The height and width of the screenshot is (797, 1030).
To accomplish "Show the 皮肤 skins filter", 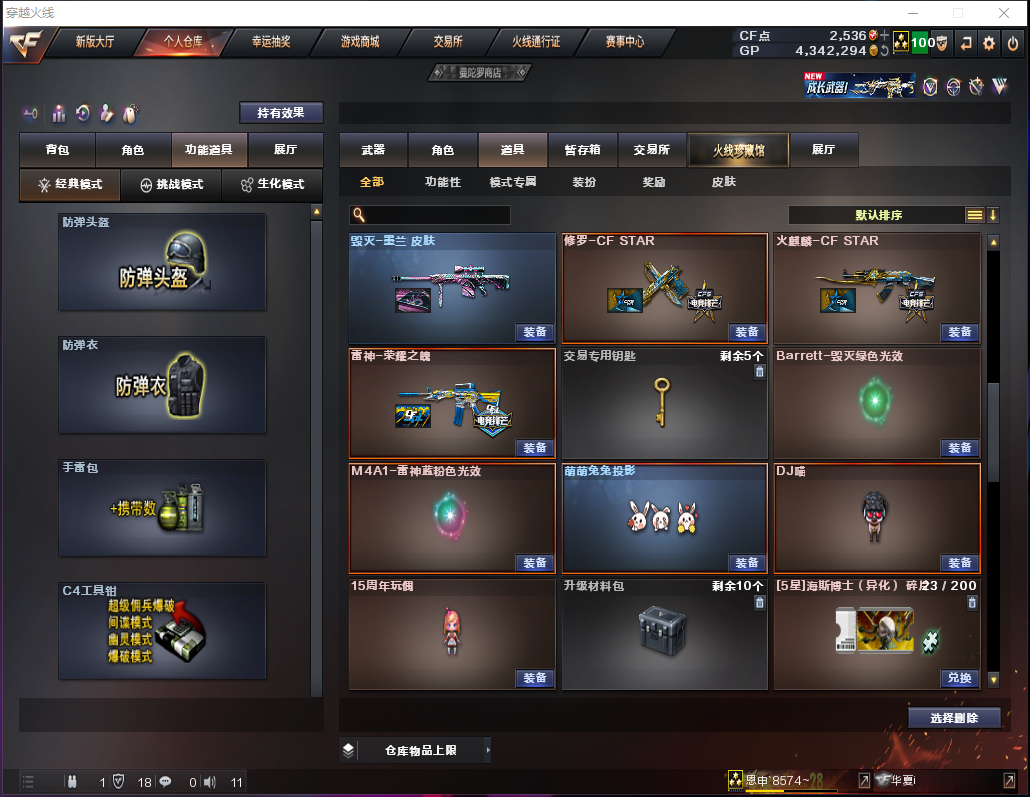I will click(x=723, y=182).
